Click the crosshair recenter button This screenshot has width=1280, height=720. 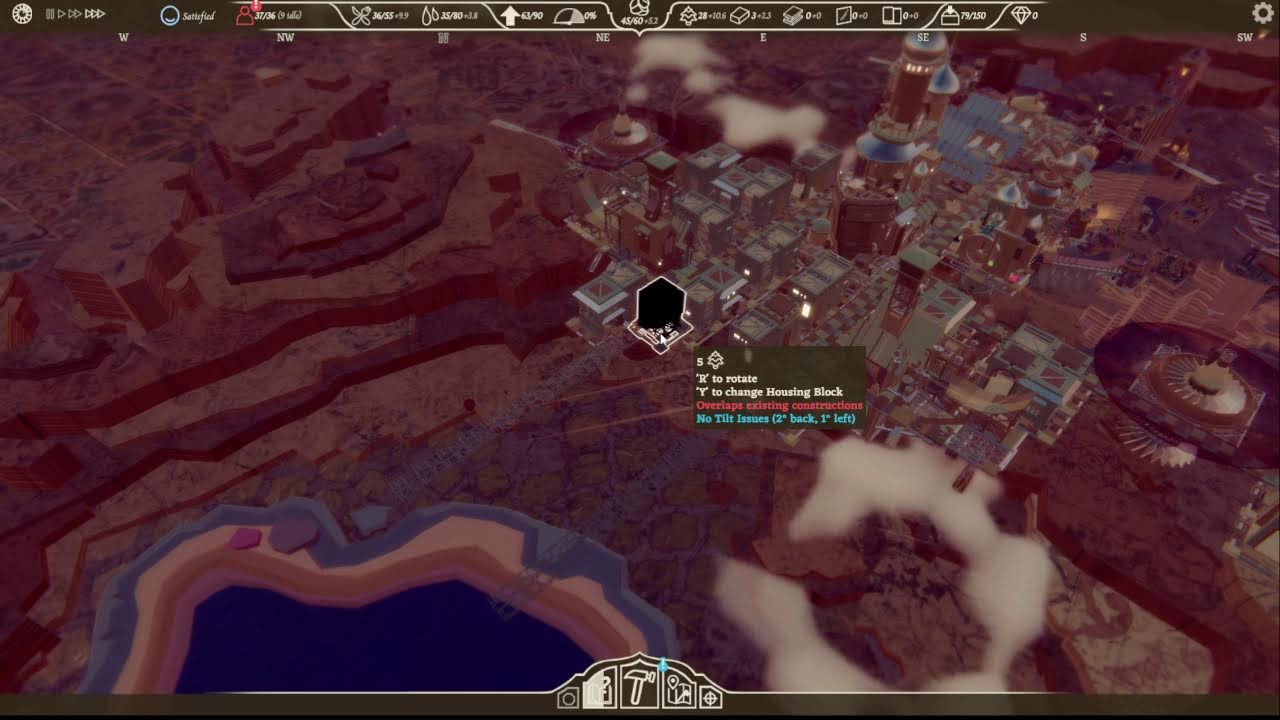click(x=710, y=697)
